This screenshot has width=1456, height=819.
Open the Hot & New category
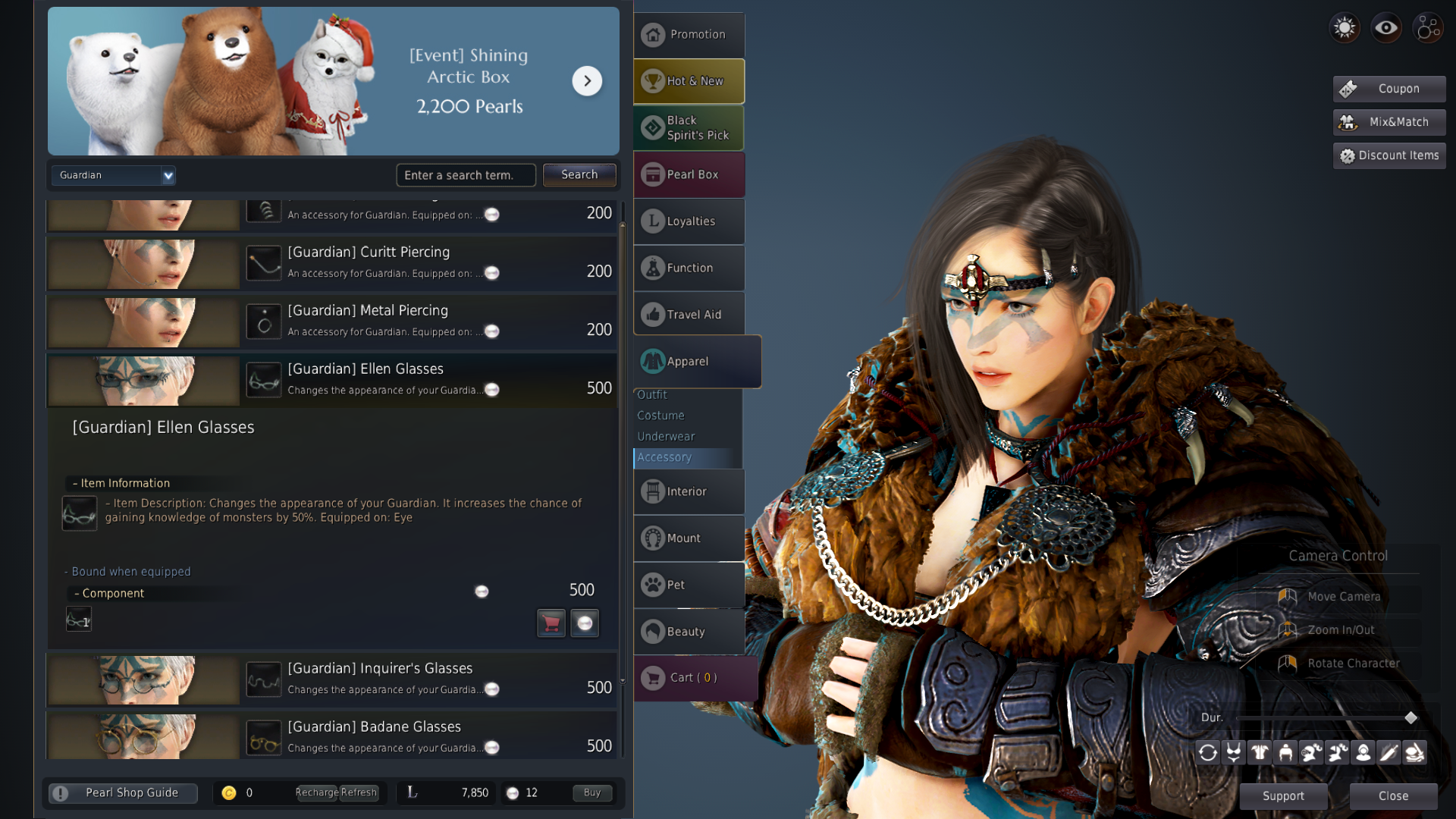(689, 81)
